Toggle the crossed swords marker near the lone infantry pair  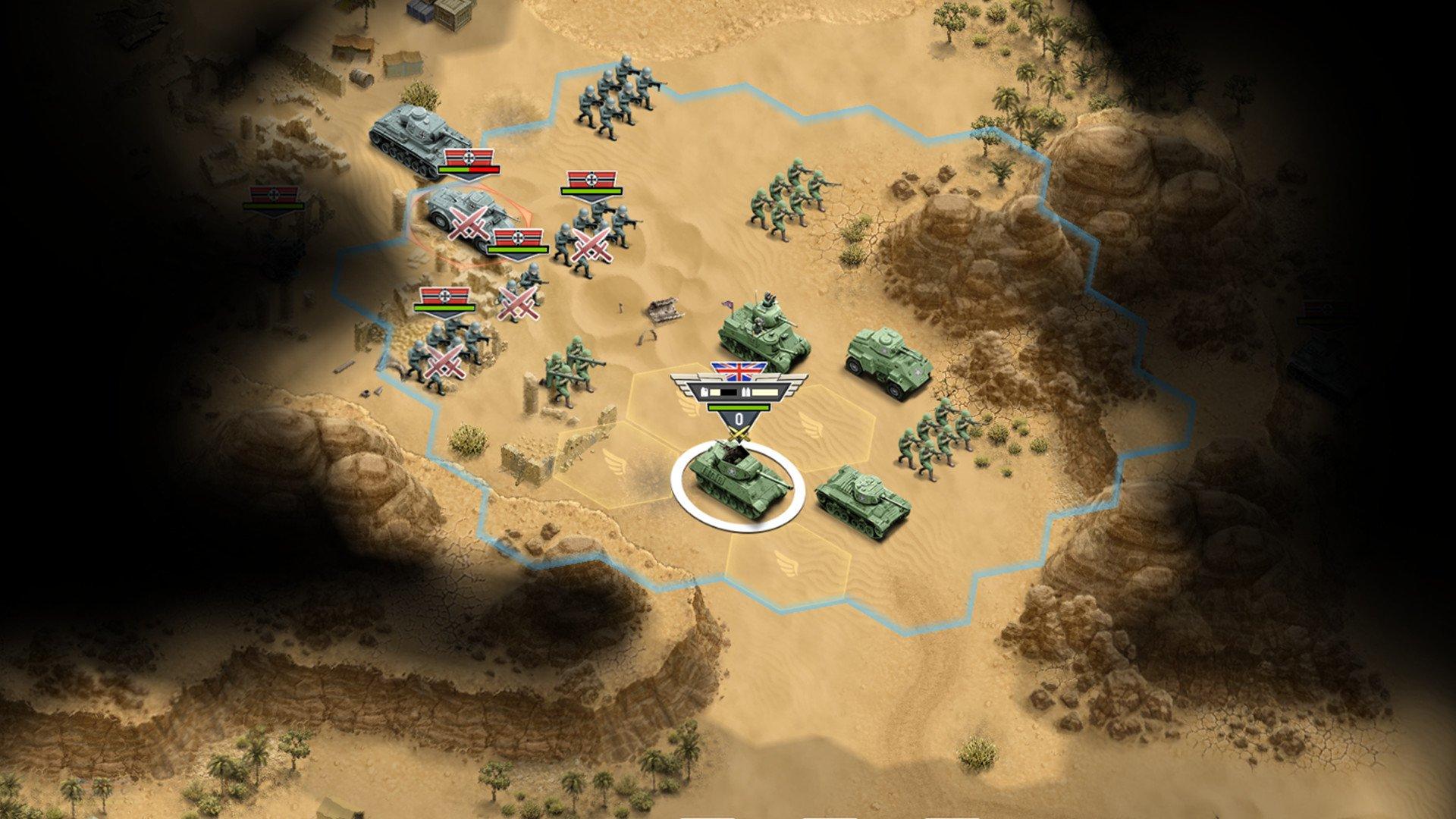coord(516,303)
